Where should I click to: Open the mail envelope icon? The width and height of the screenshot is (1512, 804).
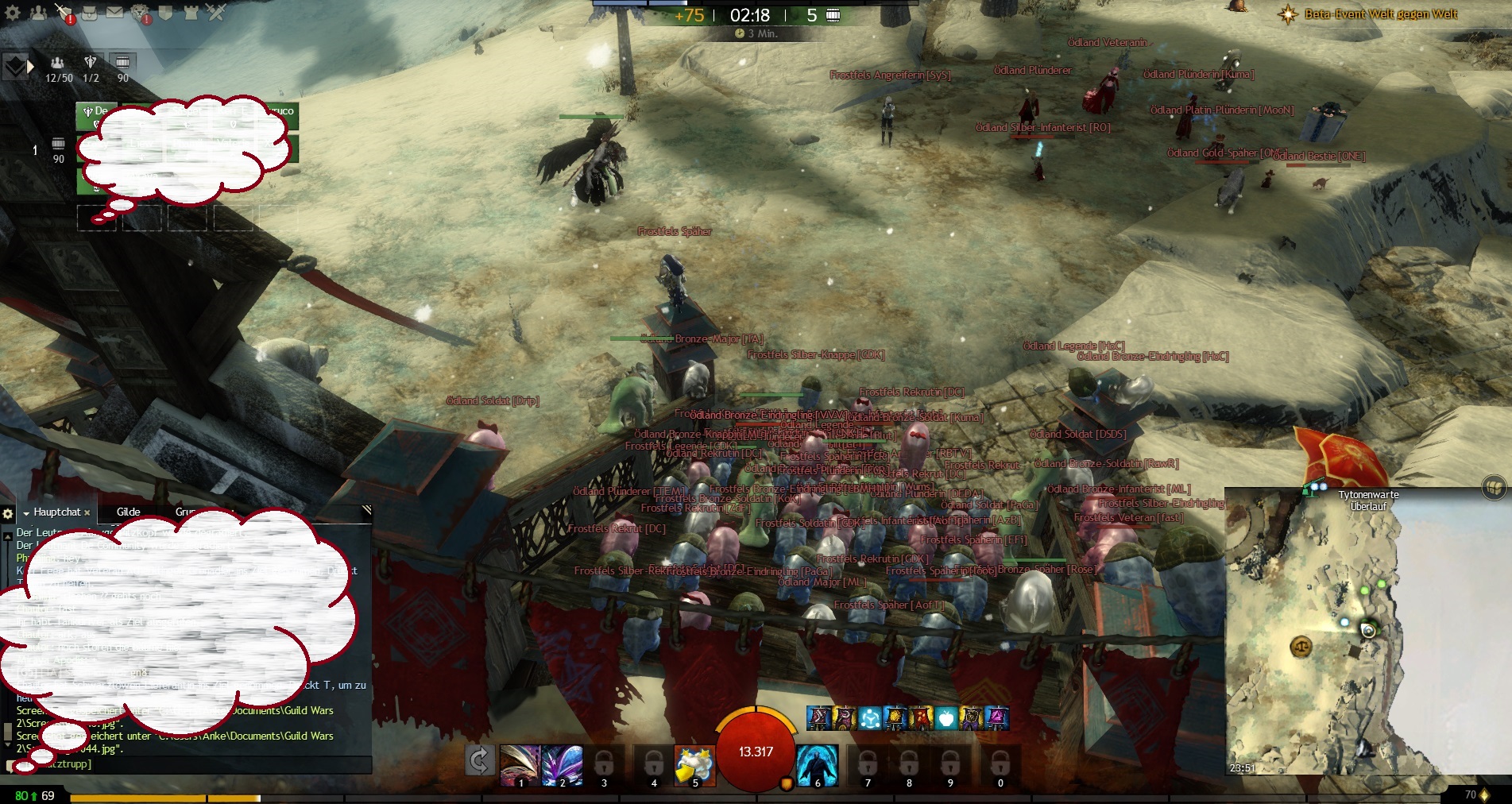click(x=115, y=13)
